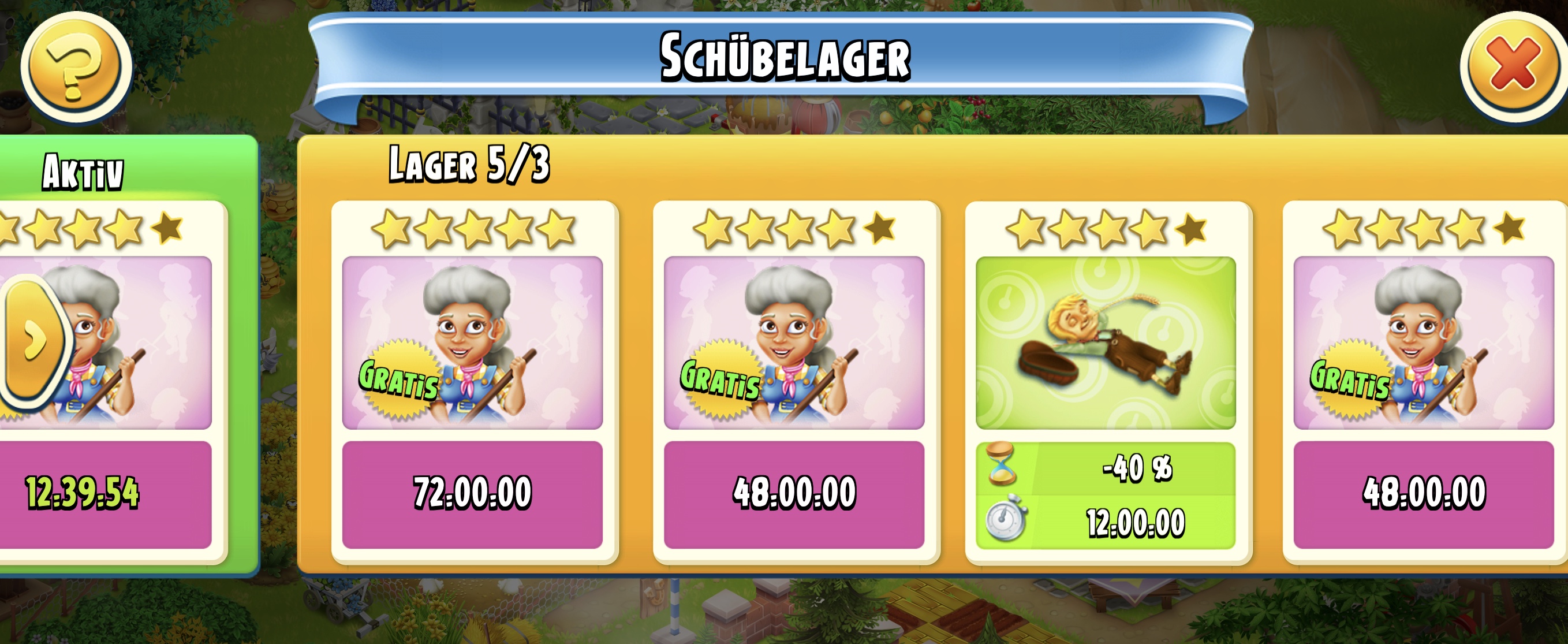Open help with the question mark button
1568x644 pixels.
tap(76, 67)
